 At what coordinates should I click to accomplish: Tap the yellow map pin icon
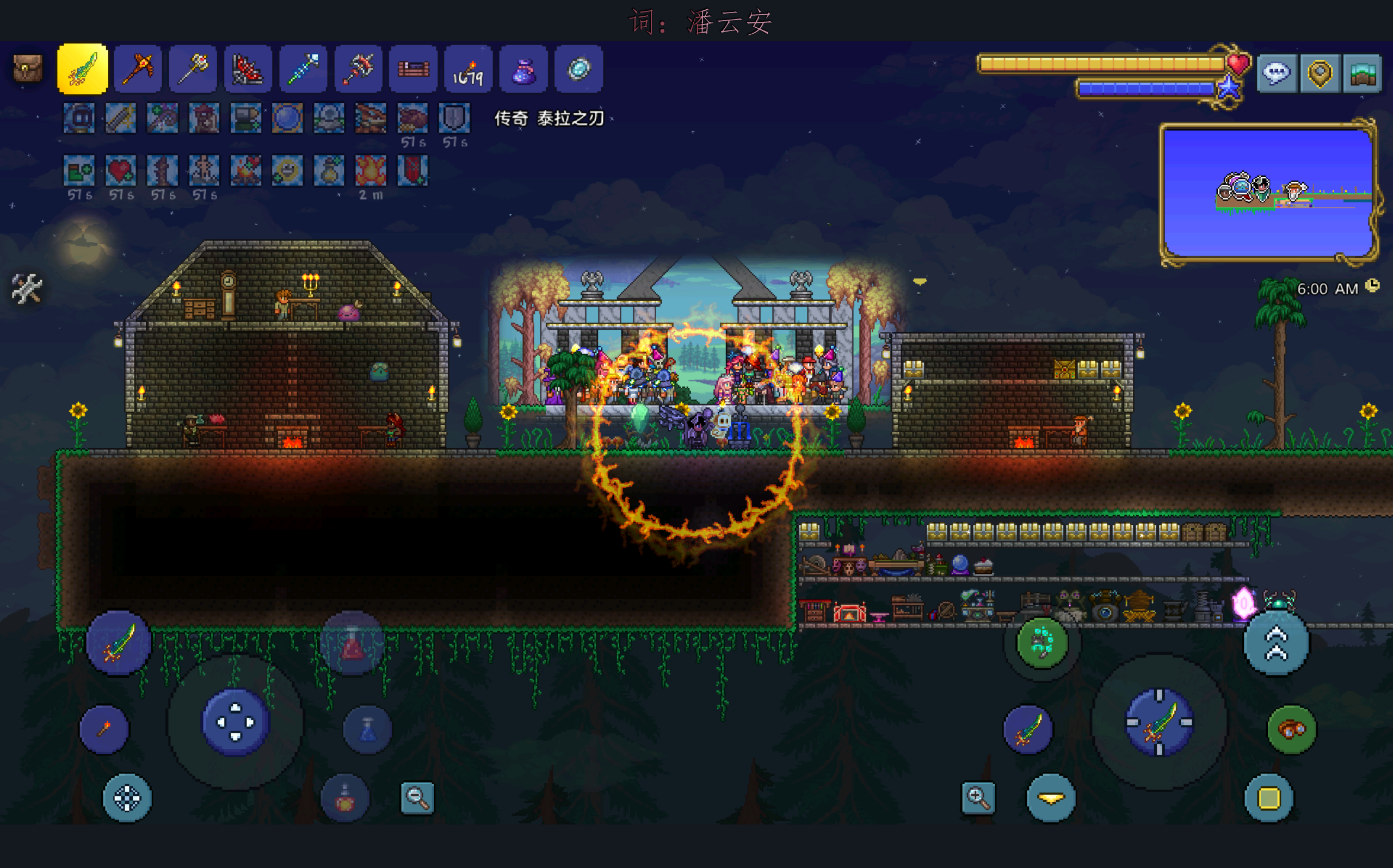tap(1320, 73)
